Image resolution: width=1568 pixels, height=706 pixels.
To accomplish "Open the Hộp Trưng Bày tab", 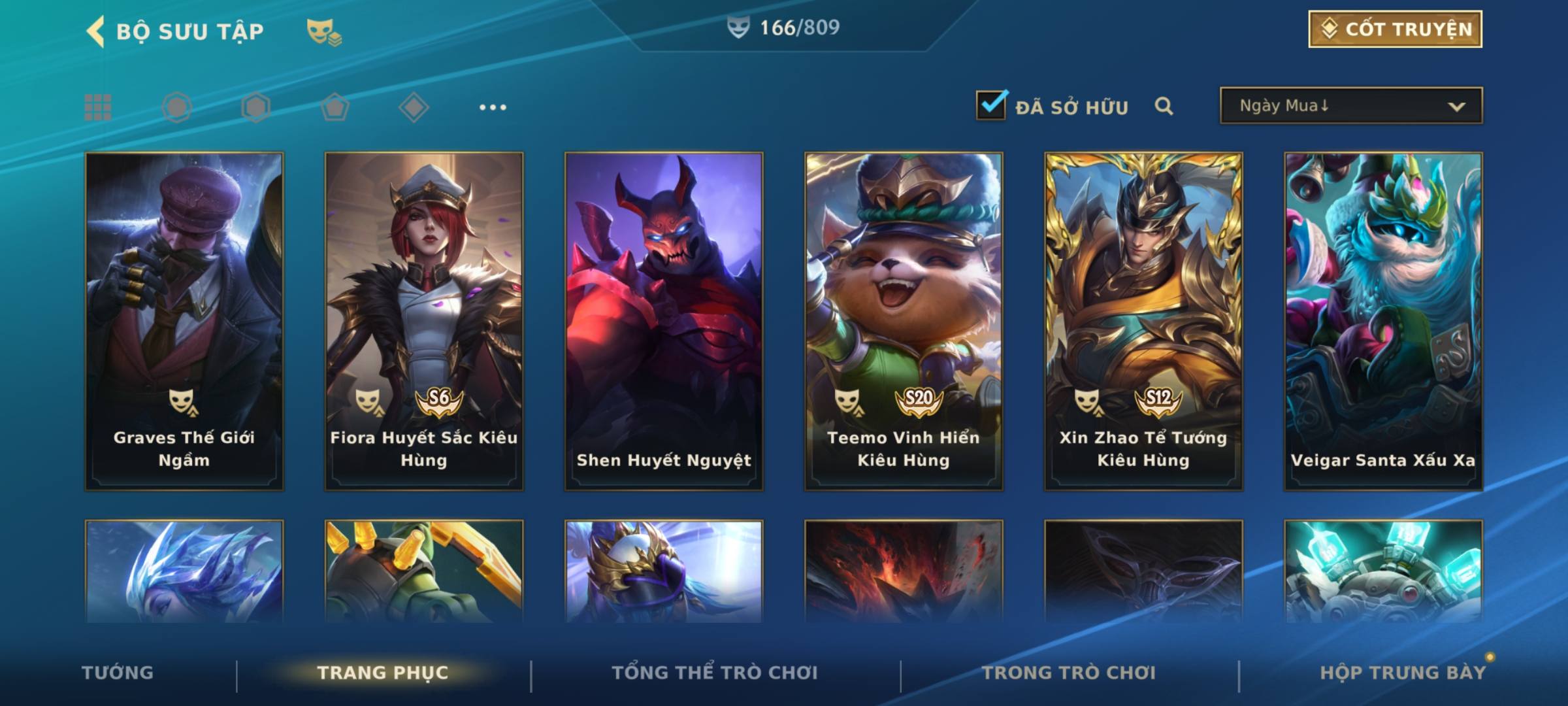I will 1403,673.
